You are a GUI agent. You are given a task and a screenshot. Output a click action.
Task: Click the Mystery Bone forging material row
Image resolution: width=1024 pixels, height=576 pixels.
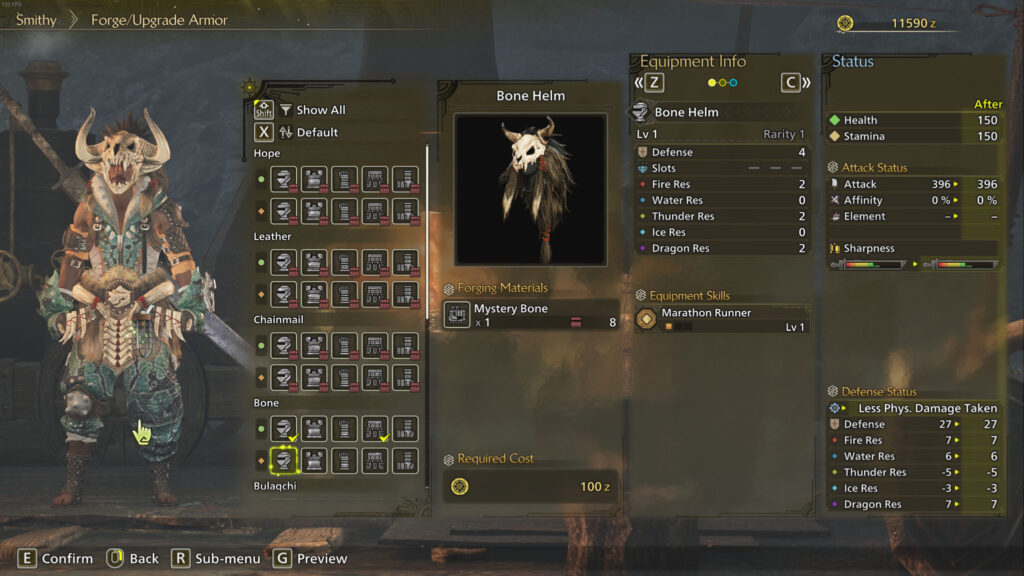(x=531, y=315)
